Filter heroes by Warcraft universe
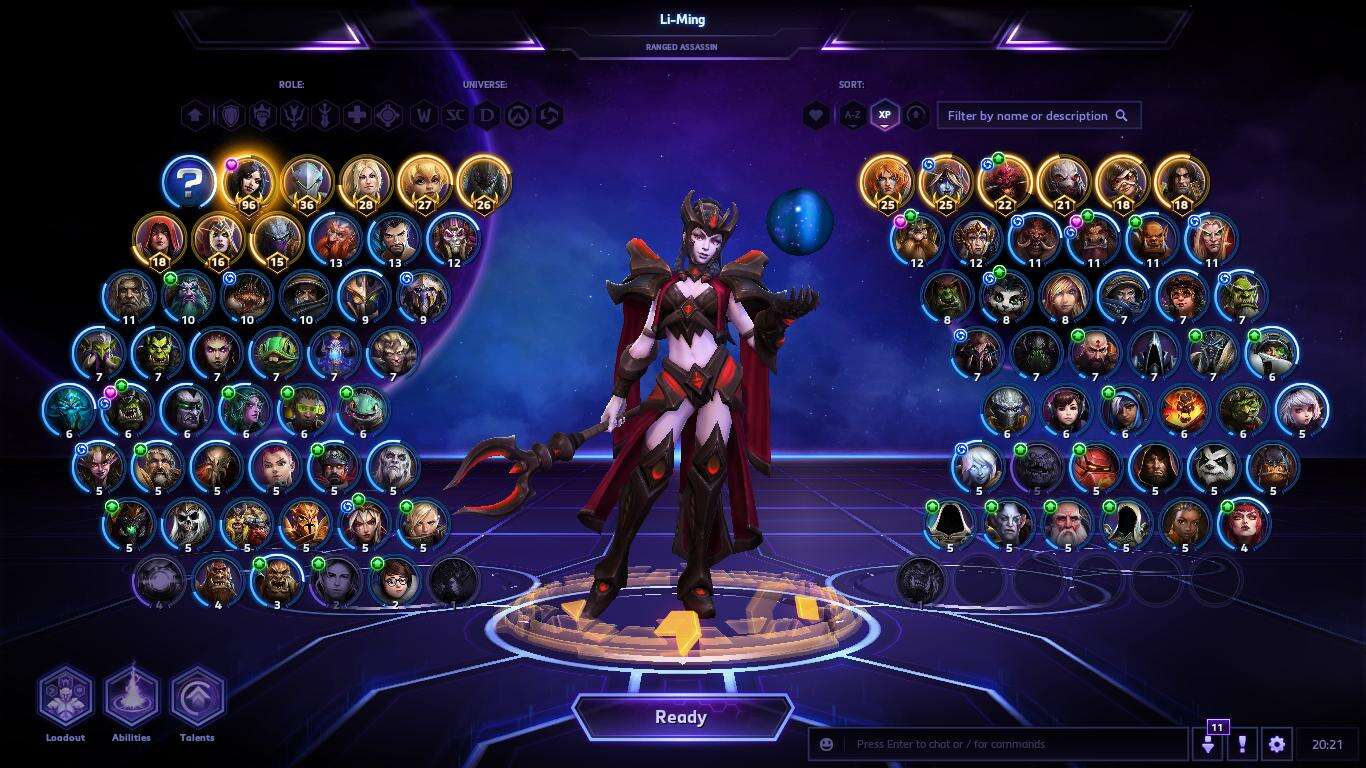Image resolution: width=1366 pixels, height=768 pixels. (424, 116)
